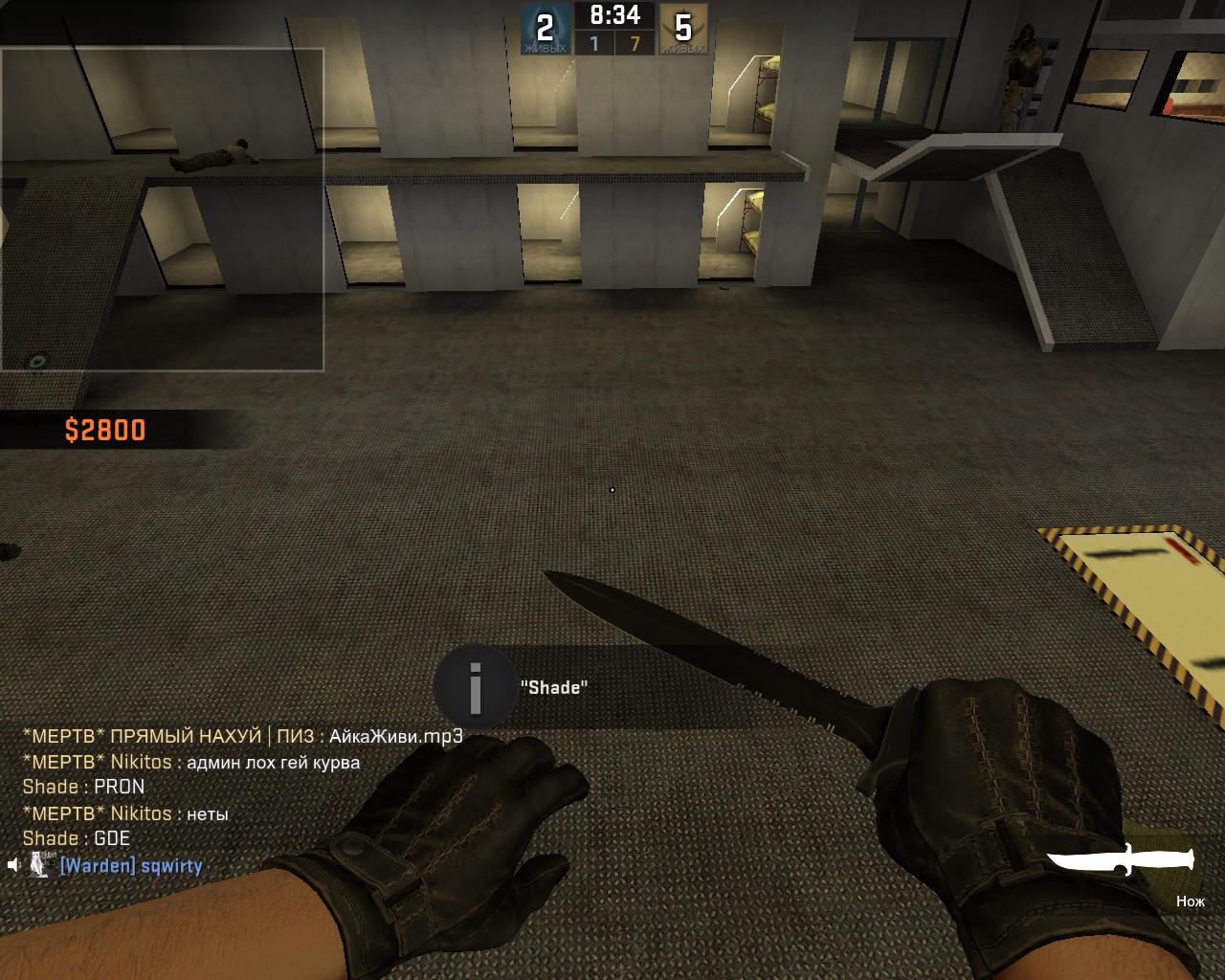Click the speaker icon next to sqwirty
This screenshot has width=1225, height=980.
13,865
